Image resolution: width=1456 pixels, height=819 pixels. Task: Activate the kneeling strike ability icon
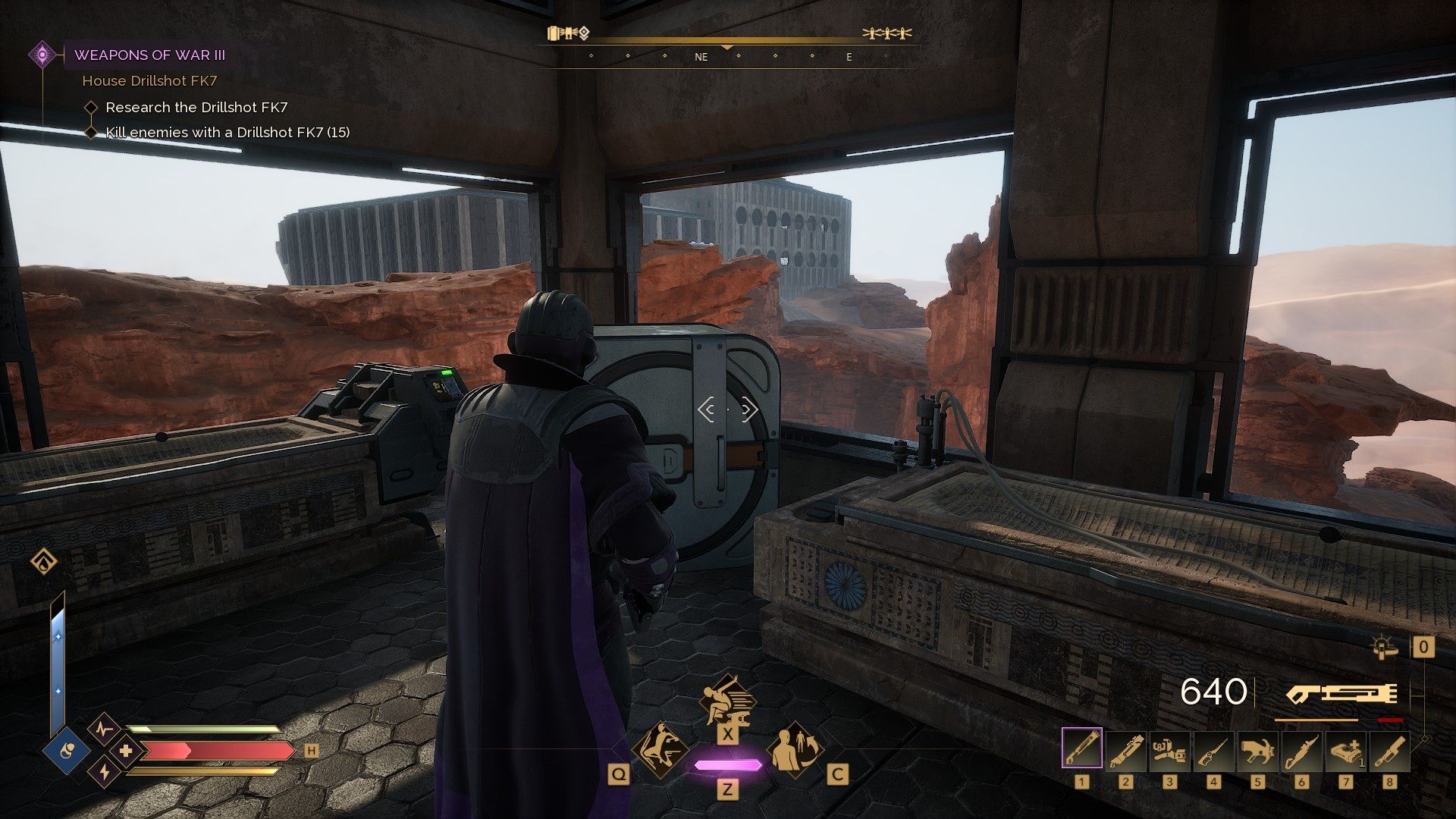pos(661,750)
